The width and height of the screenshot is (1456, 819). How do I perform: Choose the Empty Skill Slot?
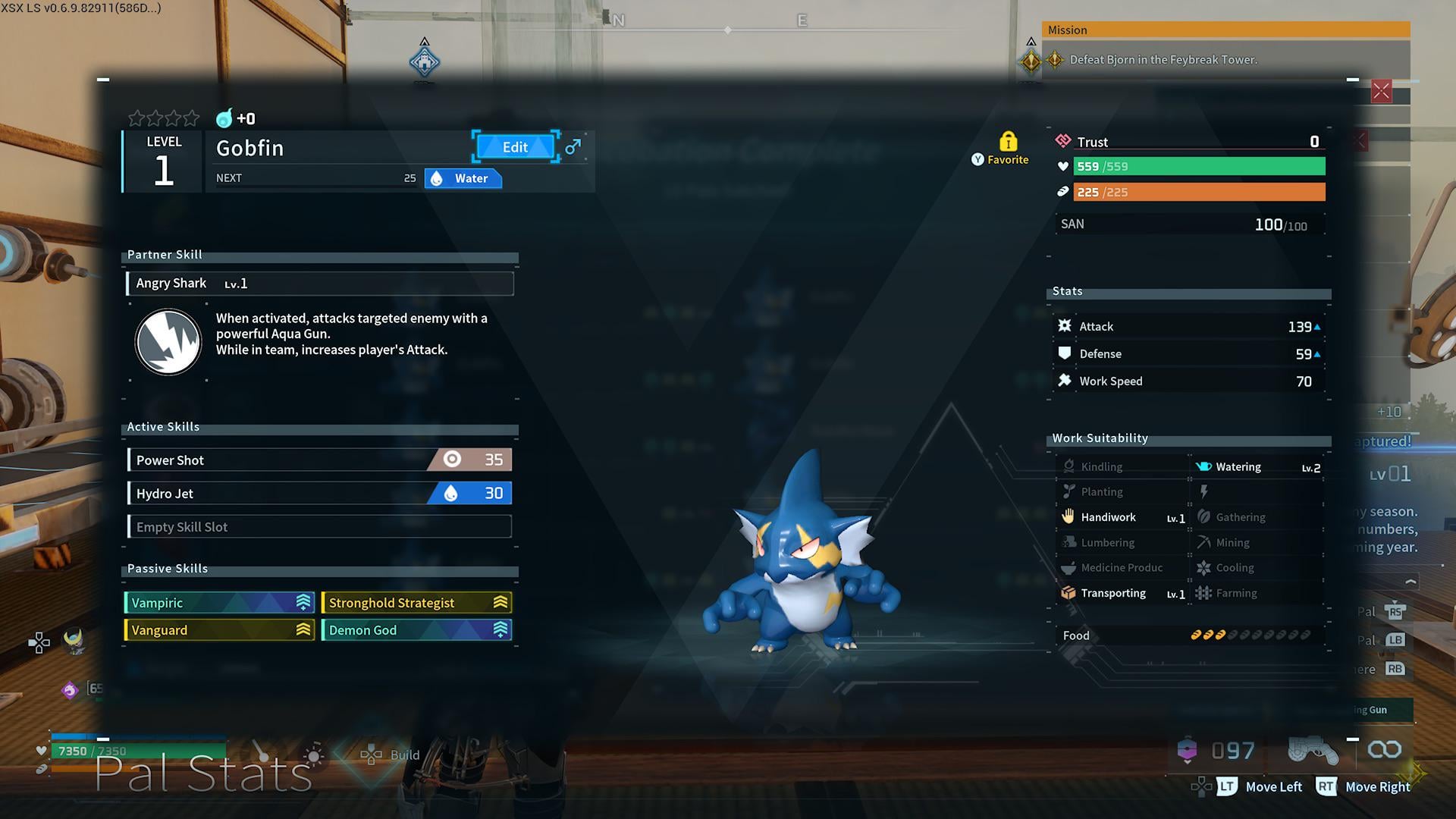pos(319,526)
